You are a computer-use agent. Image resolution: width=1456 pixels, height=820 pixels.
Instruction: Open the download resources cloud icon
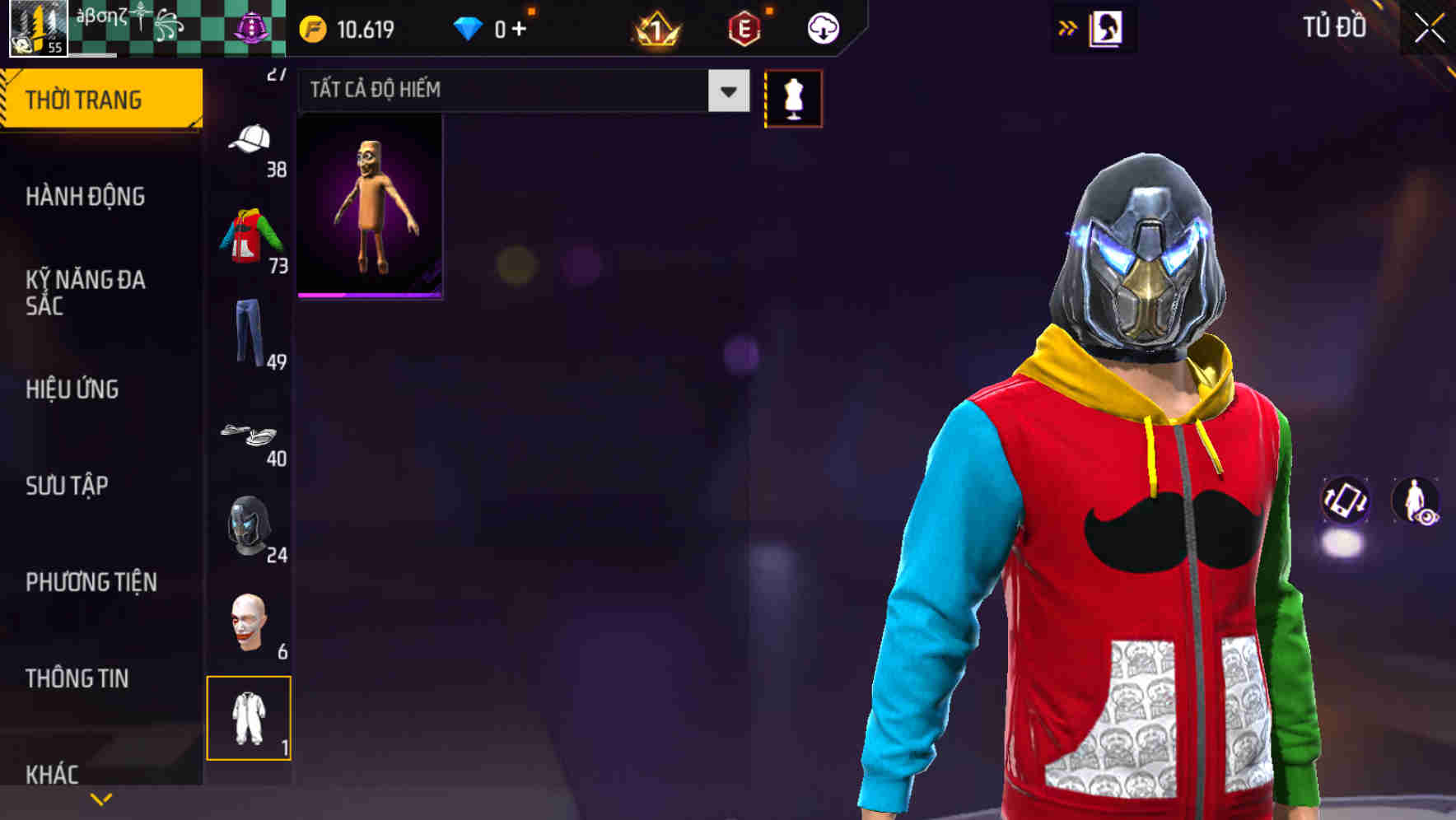(822, 27)
